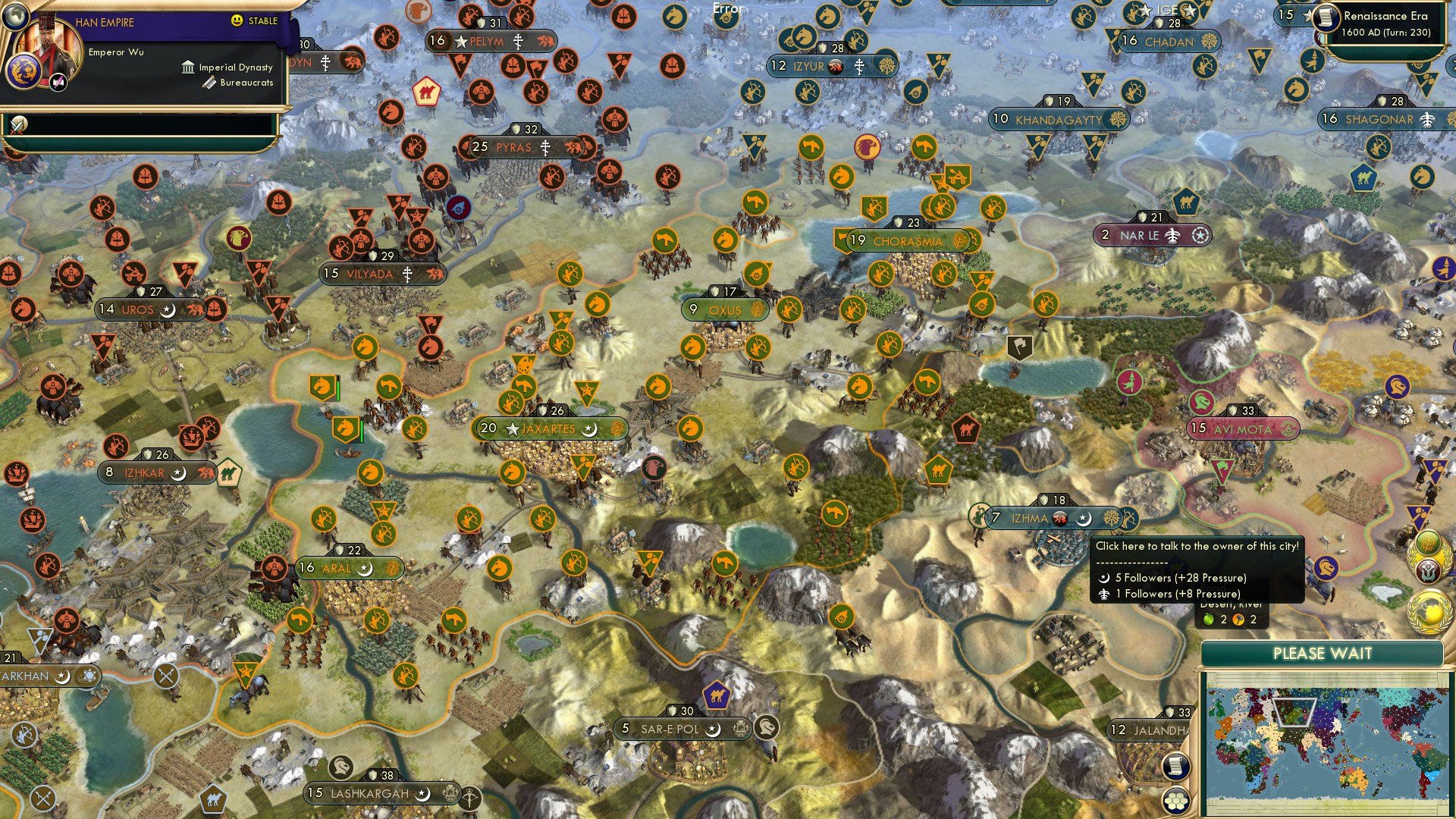1456x819 pixels.
Task: Select the Jaxartes capital city banner
Action: pos(549,428)
